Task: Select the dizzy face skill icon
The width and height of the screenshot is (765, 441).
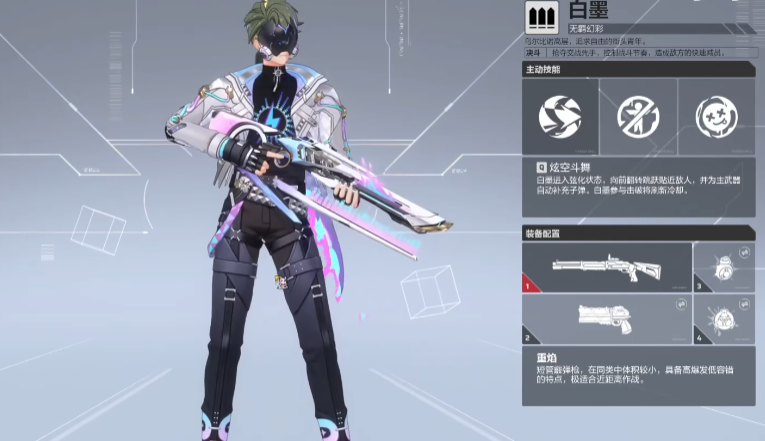Action: pos(716,116)
